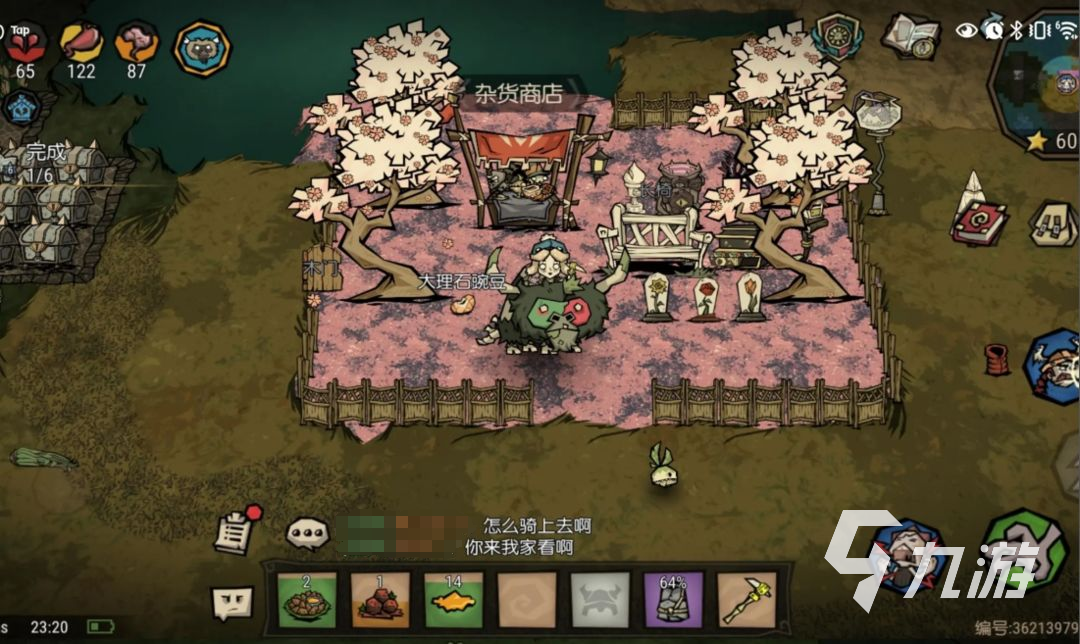Open the red spiral crafting book
This screenshot has height=644, width=1080.
click(979, 222)
